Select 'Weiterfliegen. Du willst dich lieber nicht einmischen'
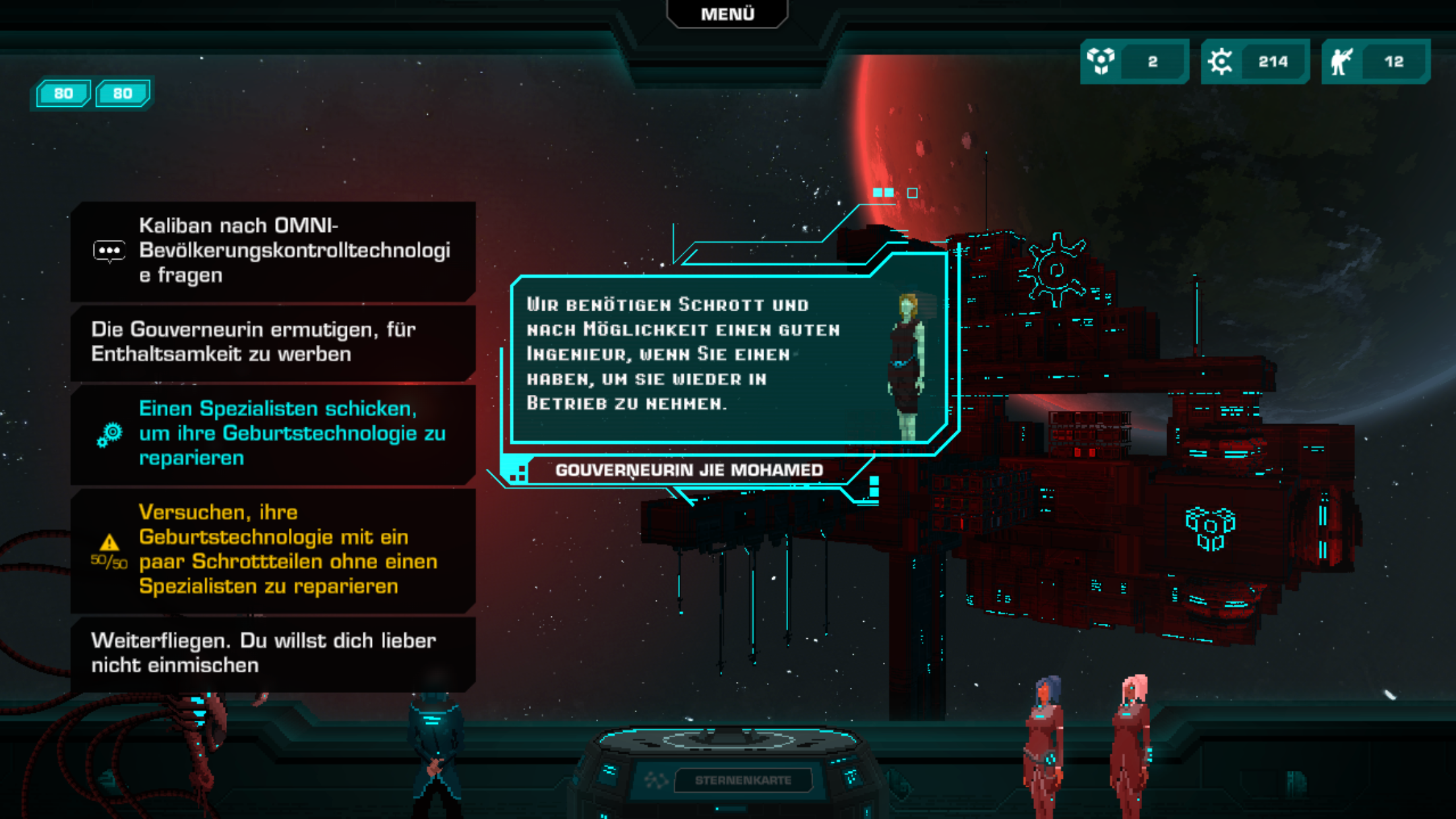The height and width of the screenshot is (819, 1456). coord(273,653)
